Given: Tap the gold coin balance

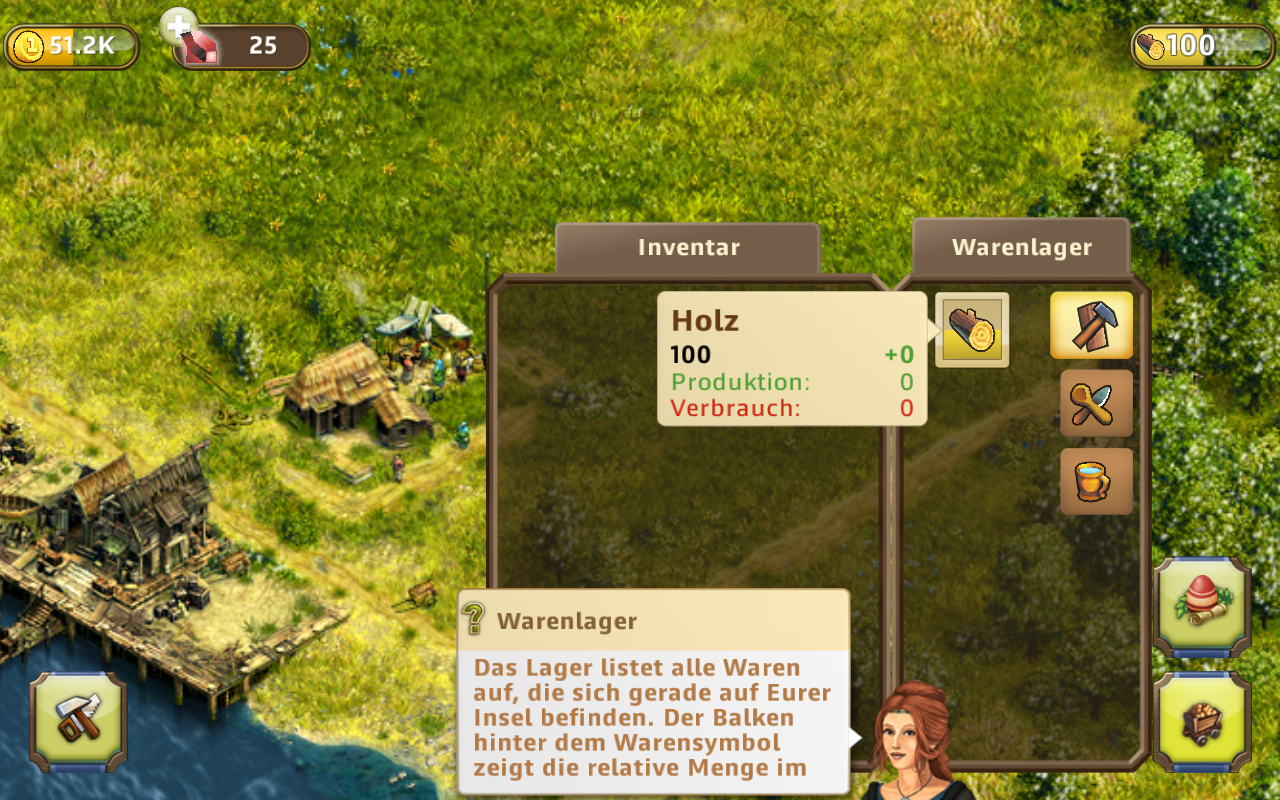Looking at the screenshot, I should (71, 46).
